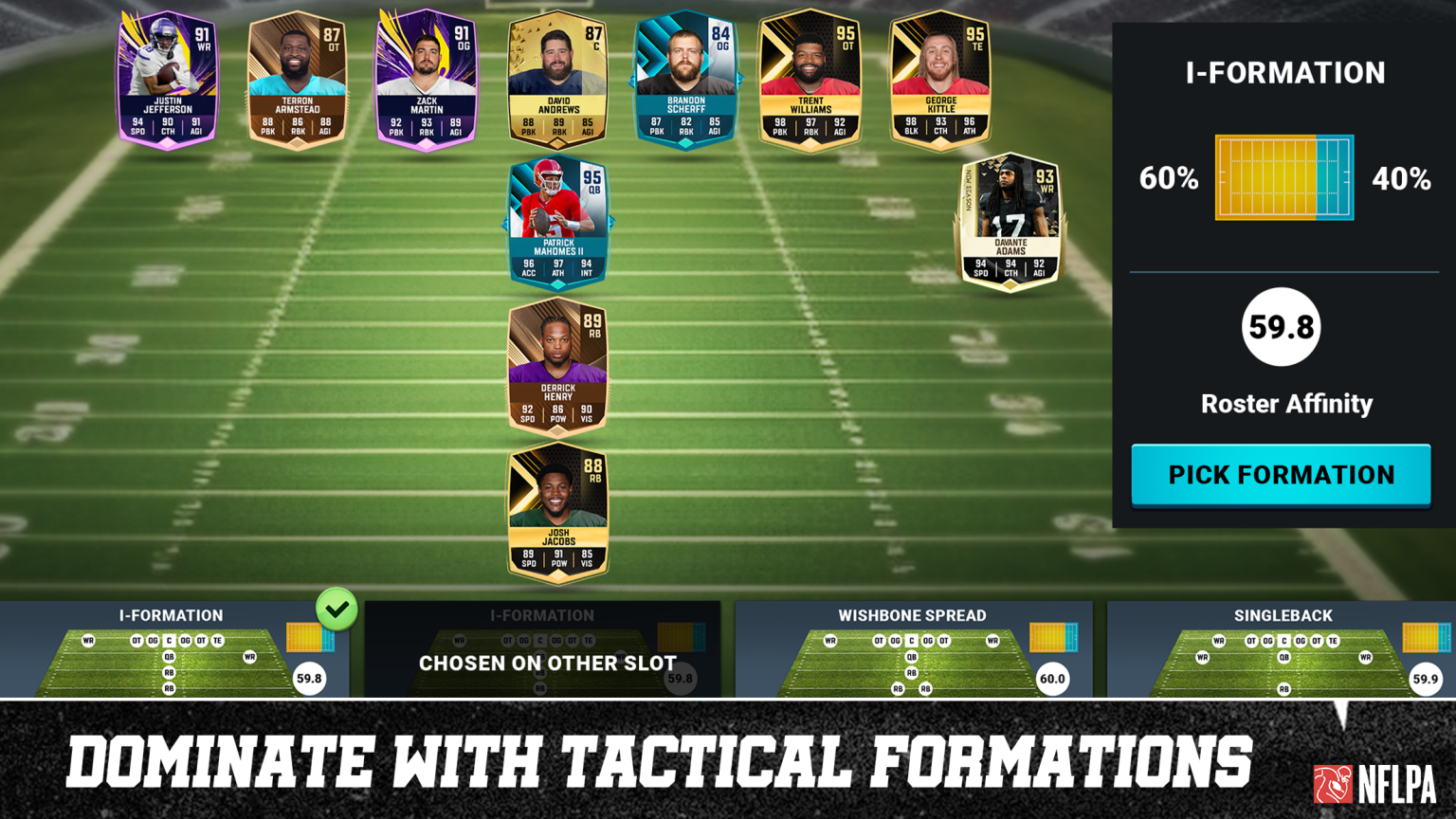Select the Wishbone Spread formation
The width and height of the screenshot is (1456, 819).
[x=912, y=651]
